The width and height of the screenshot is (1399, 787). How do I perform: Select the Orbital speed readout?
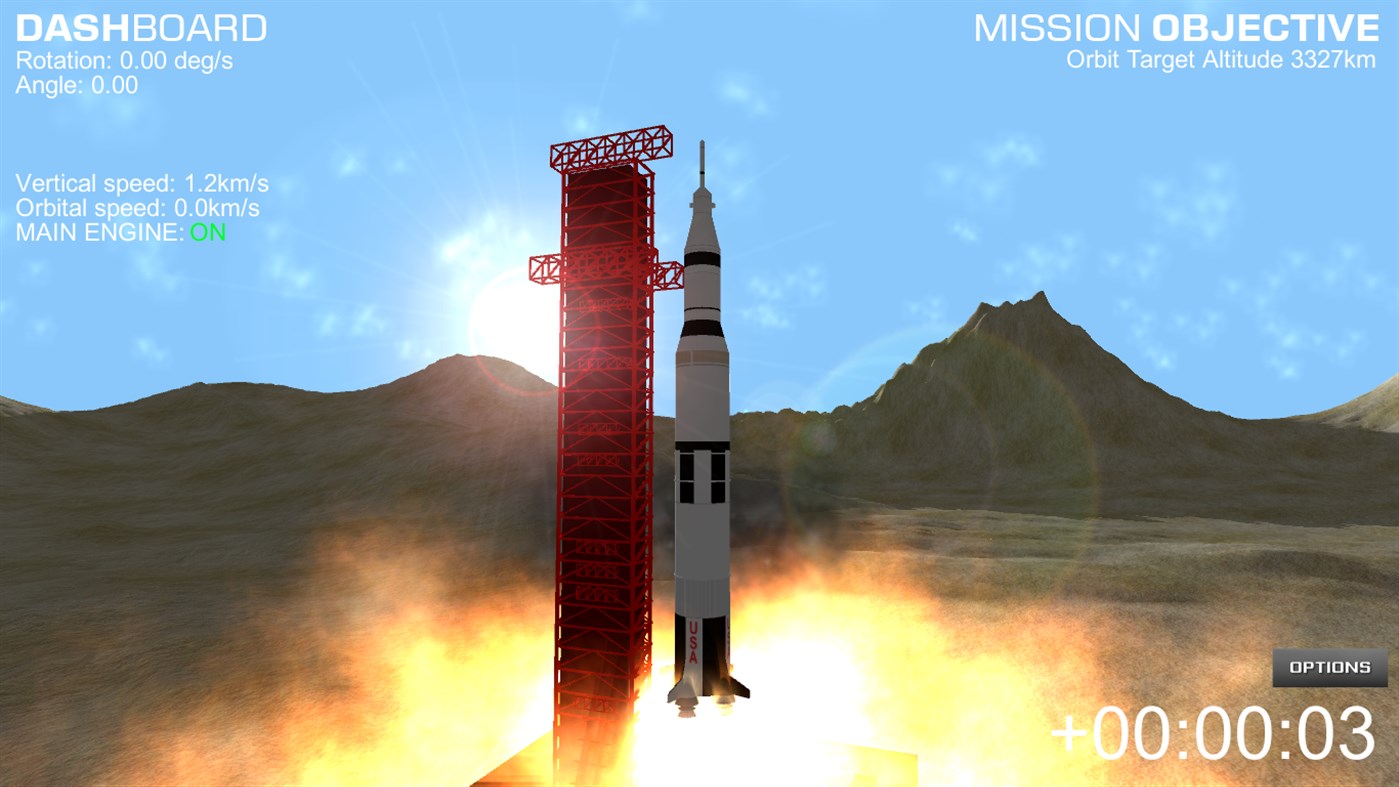tap(137, 207)
